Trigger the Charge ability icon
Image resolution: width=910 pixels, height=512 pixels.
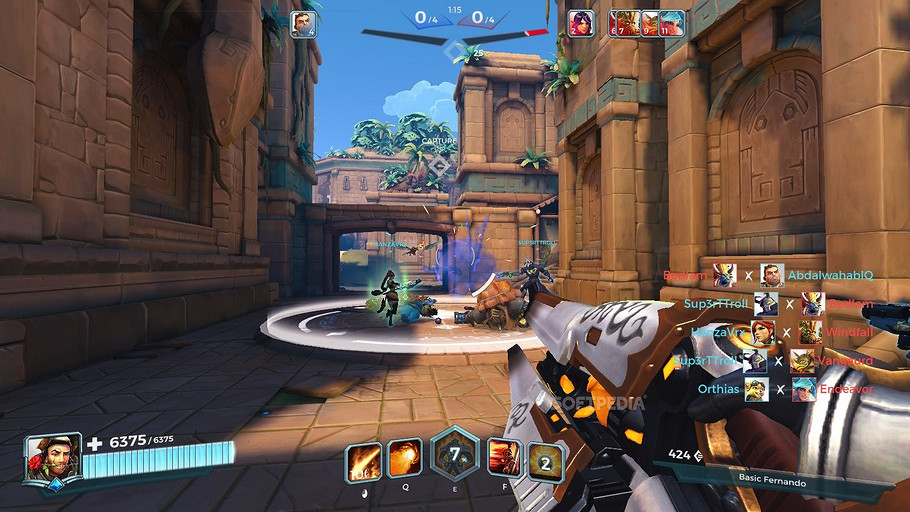504,458
